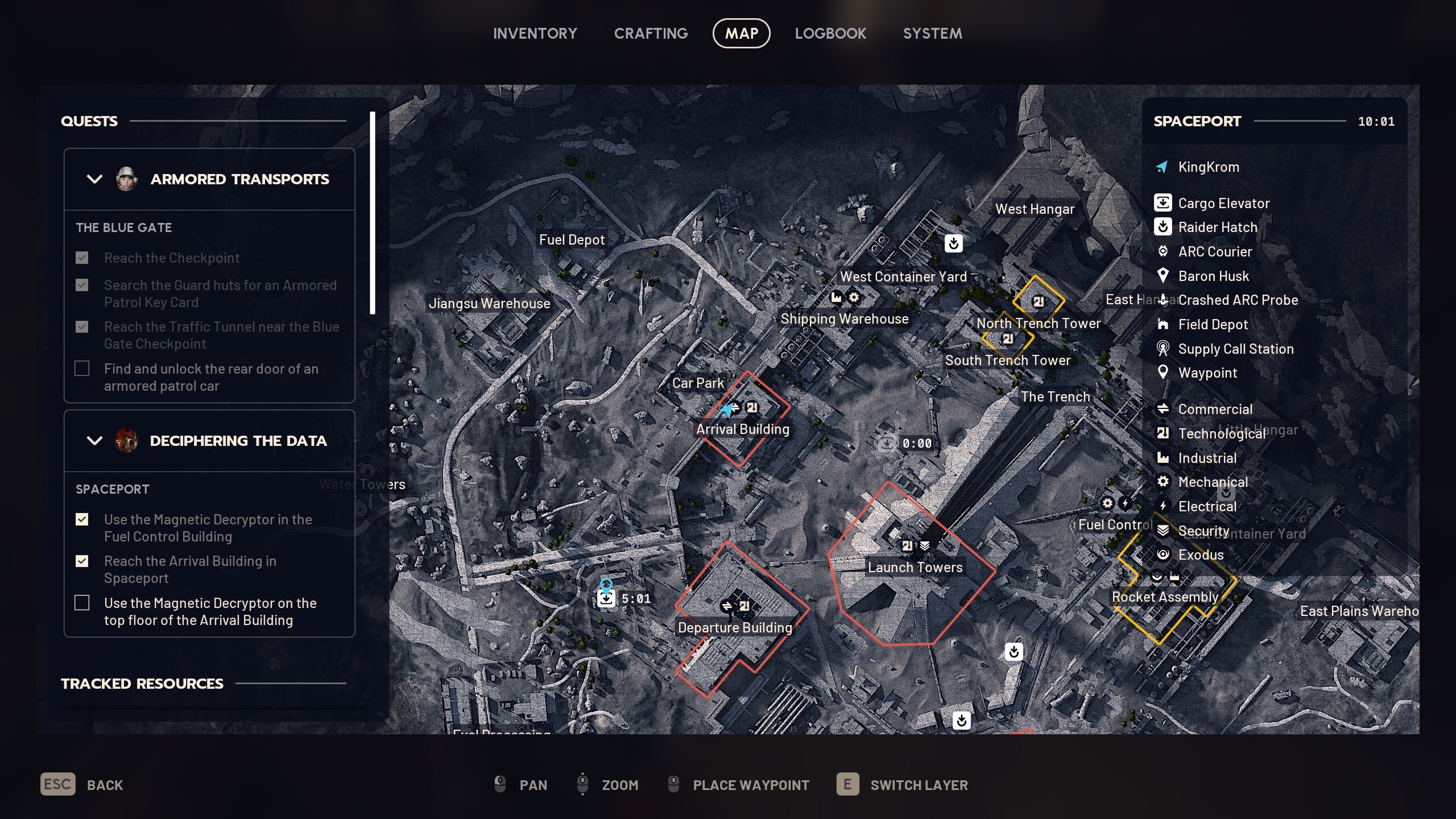Open the Logbook tab
Image resolution: width=1456 pixels, height=819 pixels.
click(830, 34)
